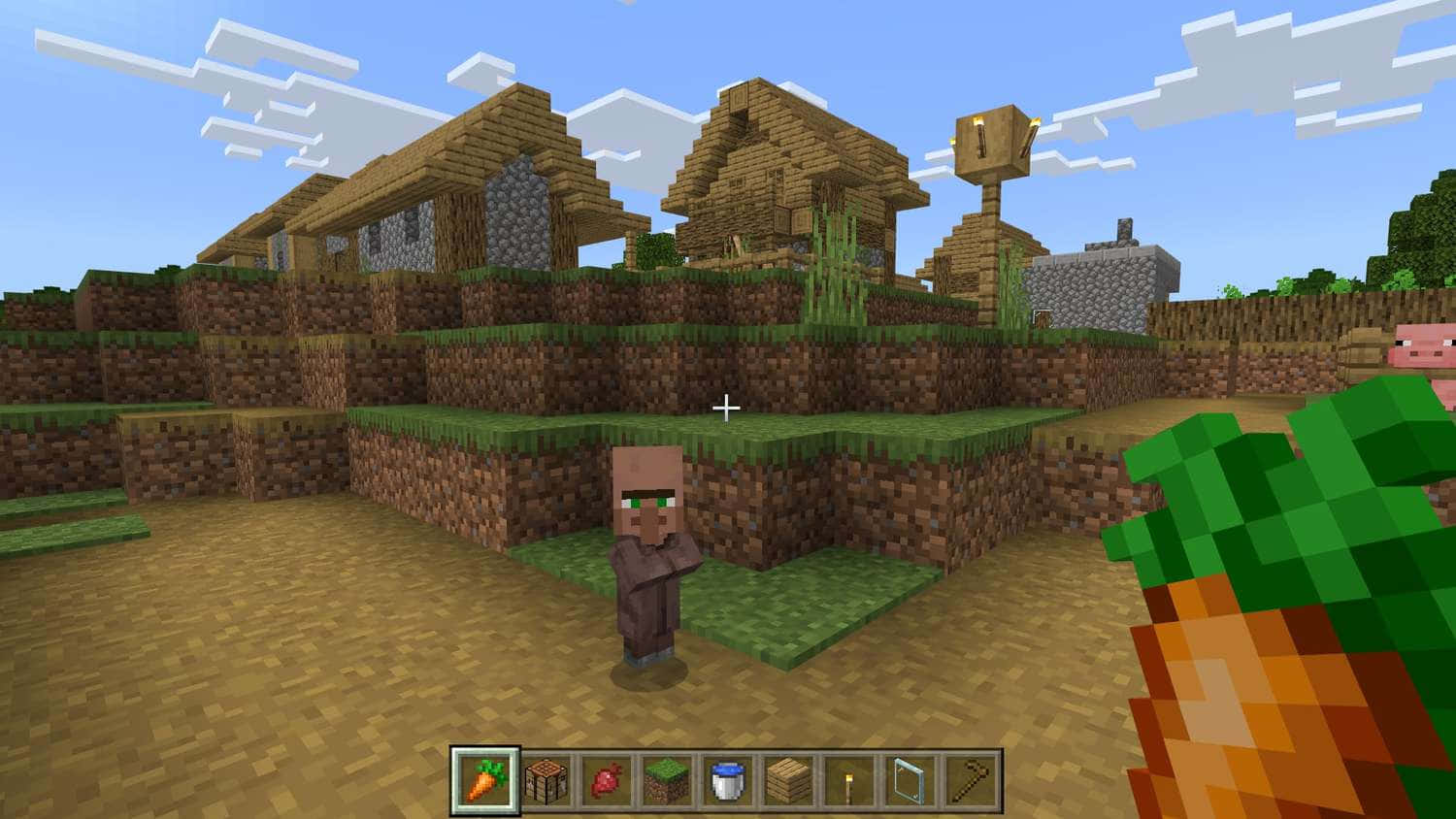
Task: Select the oak planks slot
Action: tap(788, 779)
